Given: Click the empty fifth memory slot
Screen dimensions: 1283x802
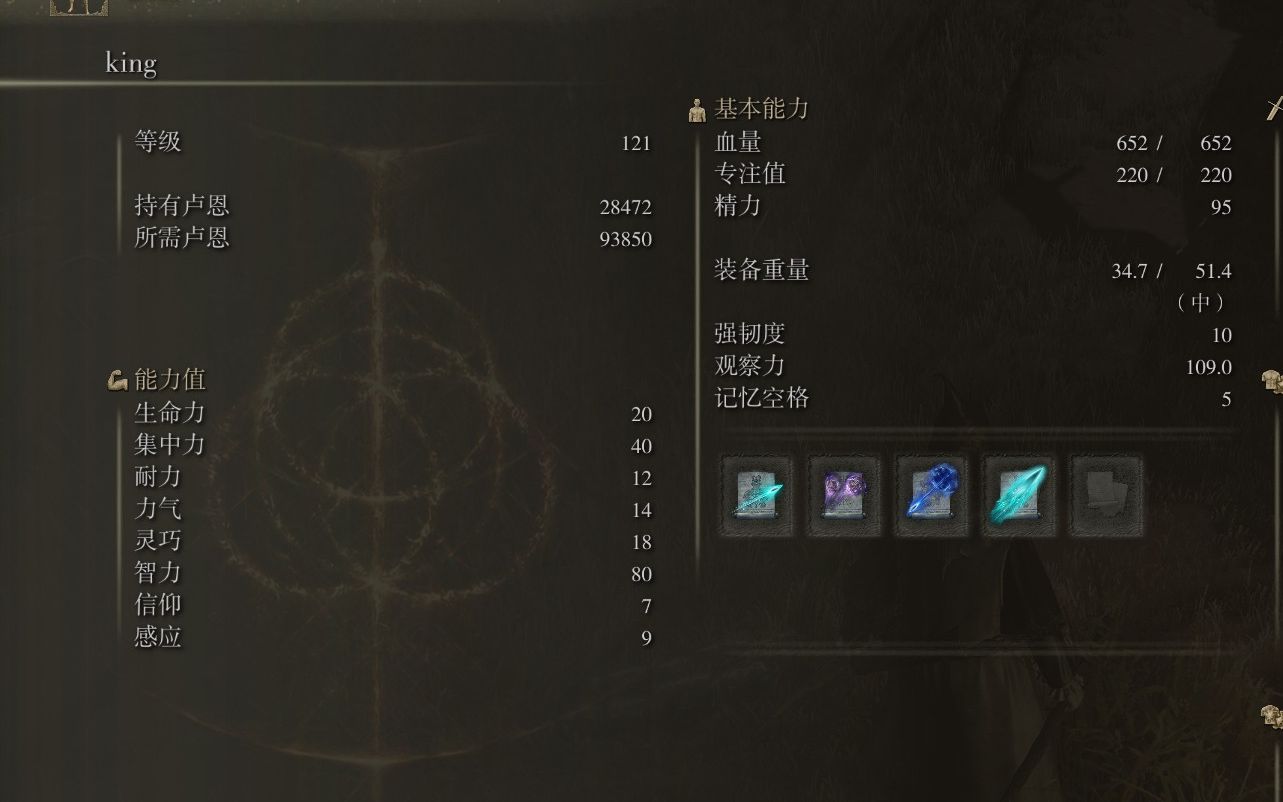Looking at the screenshot, I should coord(1105,493).
